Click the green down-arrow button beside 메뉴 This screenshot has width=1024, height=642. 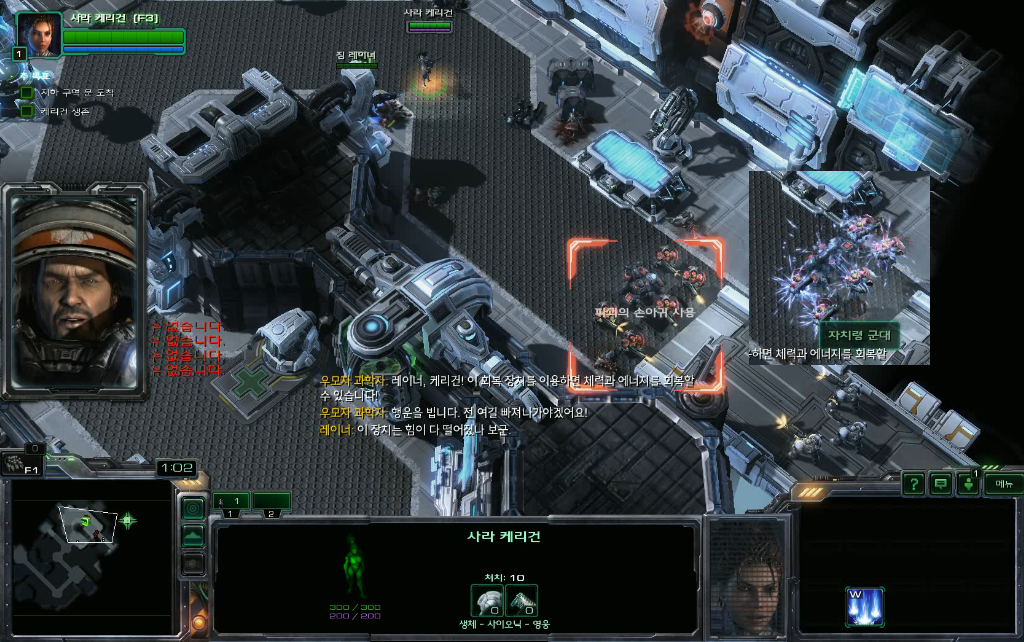click(969, 484)
